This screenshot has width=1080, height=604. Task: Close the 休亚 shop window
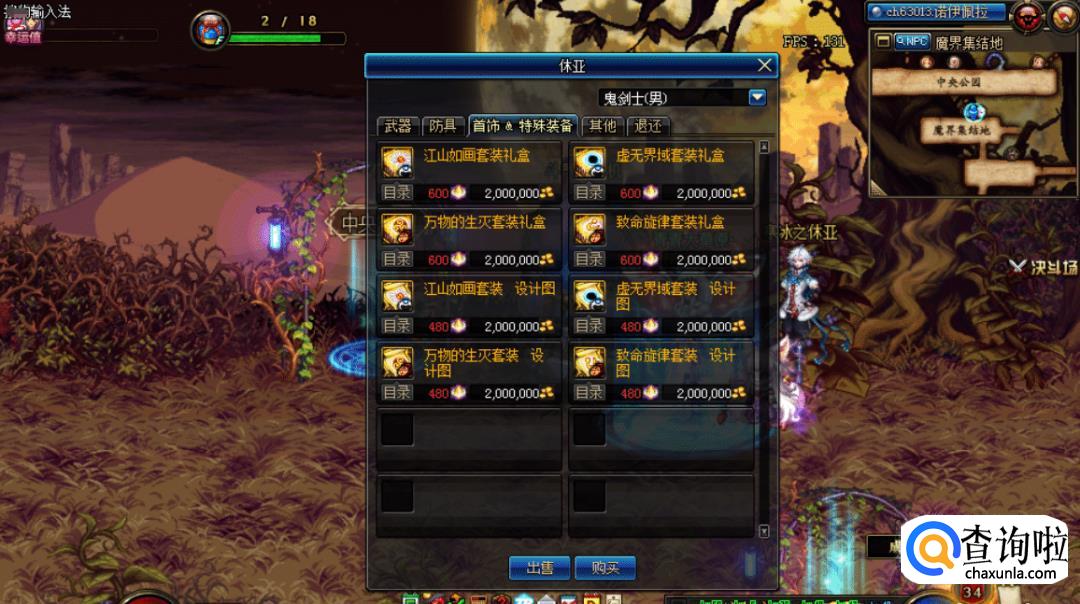[765, 66]
